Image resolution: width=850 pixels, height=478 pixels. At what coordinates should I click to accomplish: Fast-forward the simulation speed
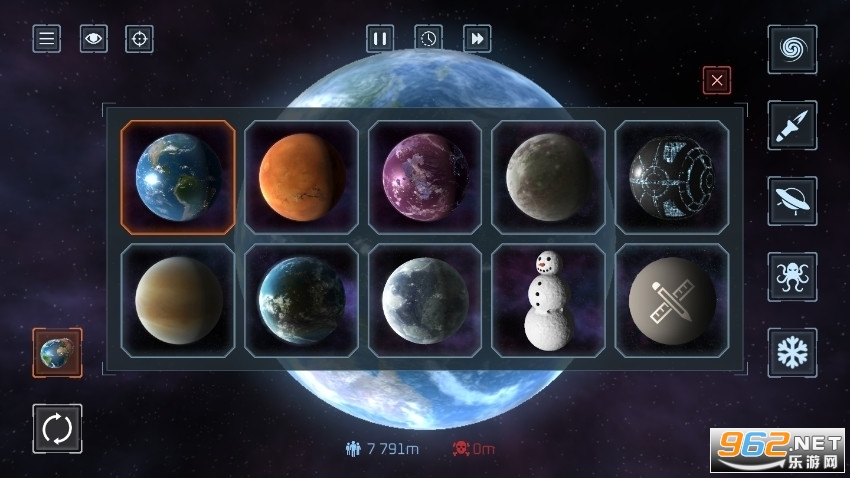click(x=477, y=39)
